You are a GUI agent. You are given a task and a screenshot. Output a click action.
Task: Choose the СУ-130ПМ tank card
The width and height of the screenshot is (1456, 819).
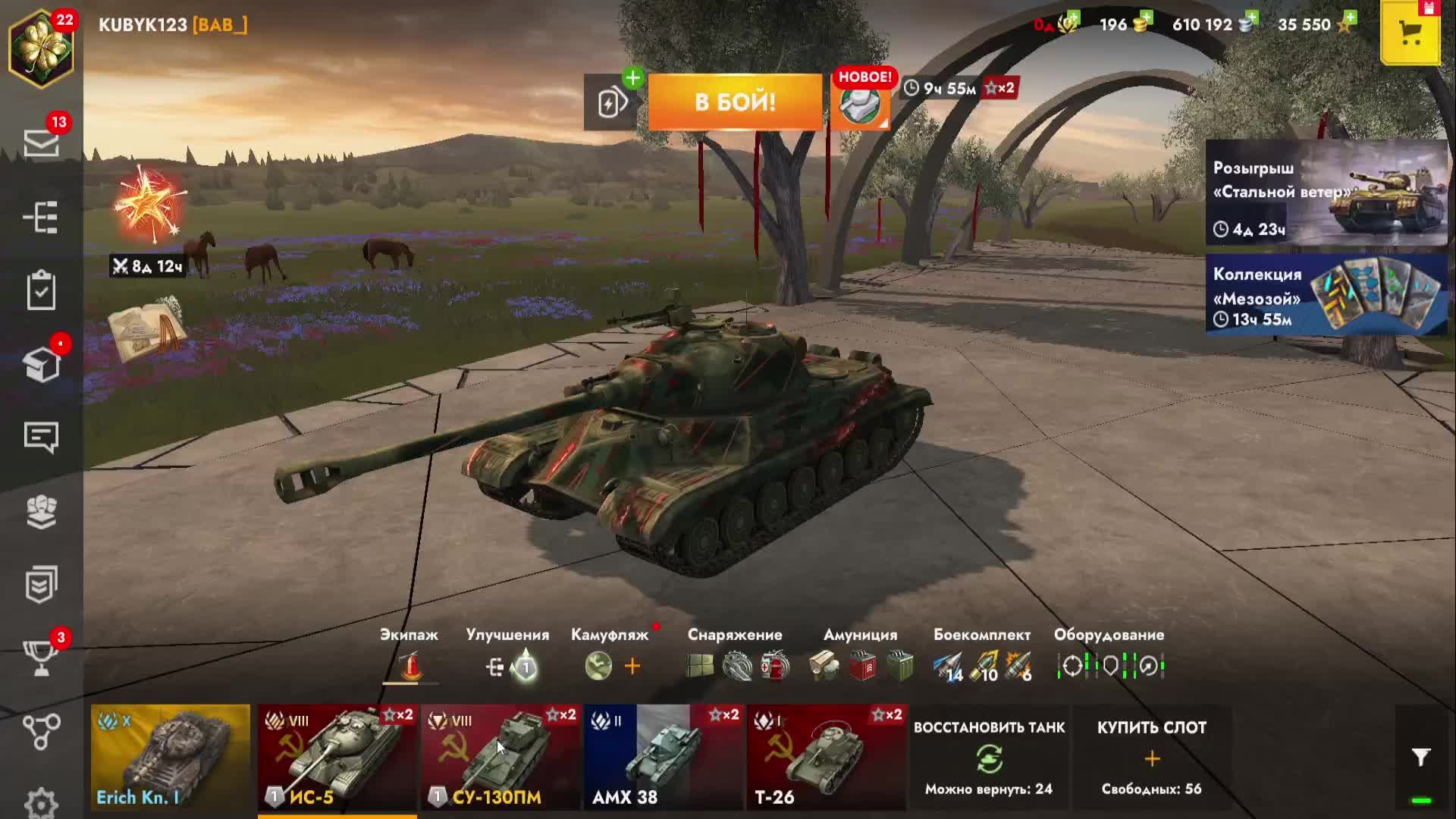[500, 757]
